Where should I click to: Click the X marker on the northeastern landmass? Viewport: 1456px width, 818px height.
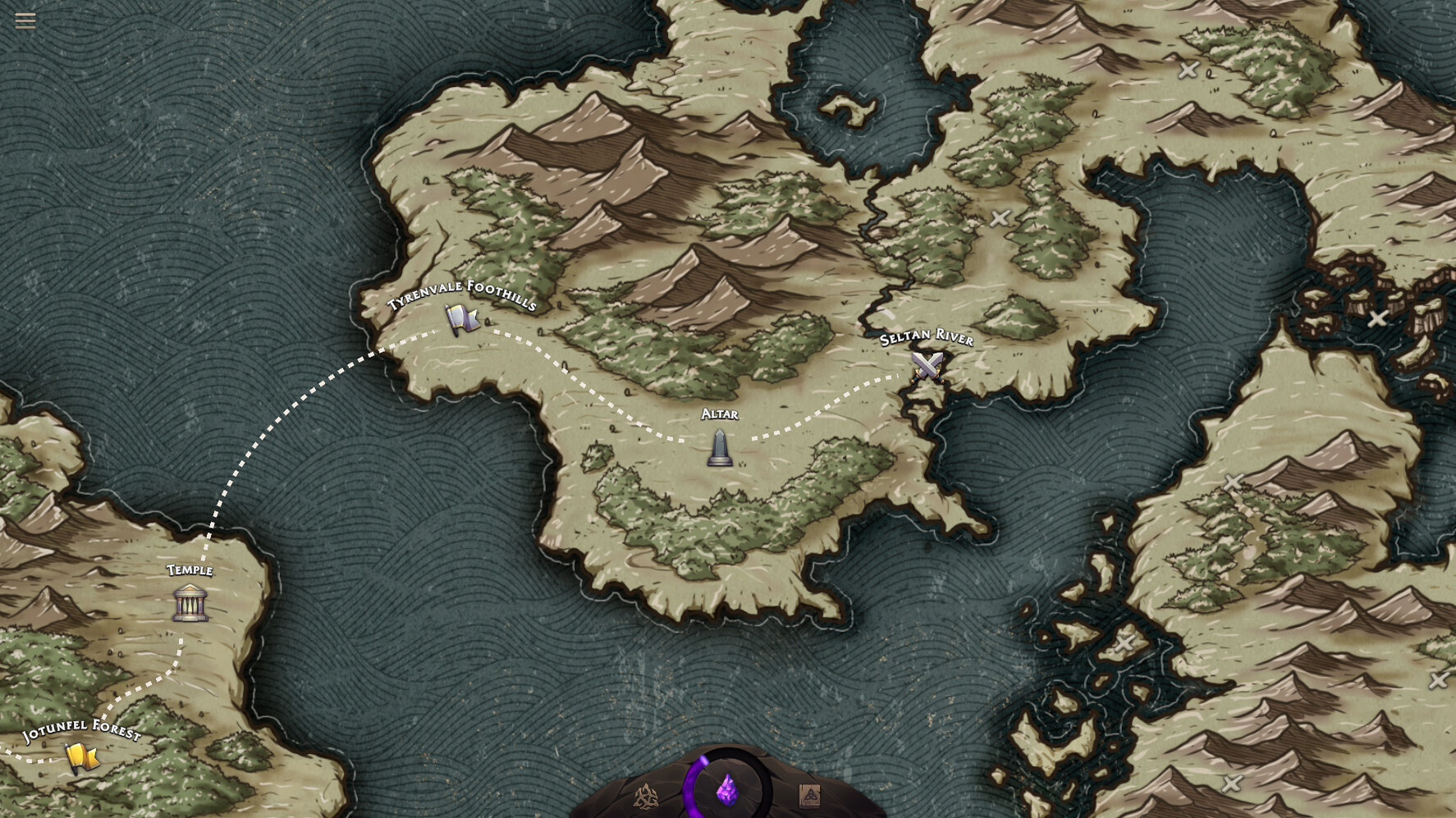1188,71
